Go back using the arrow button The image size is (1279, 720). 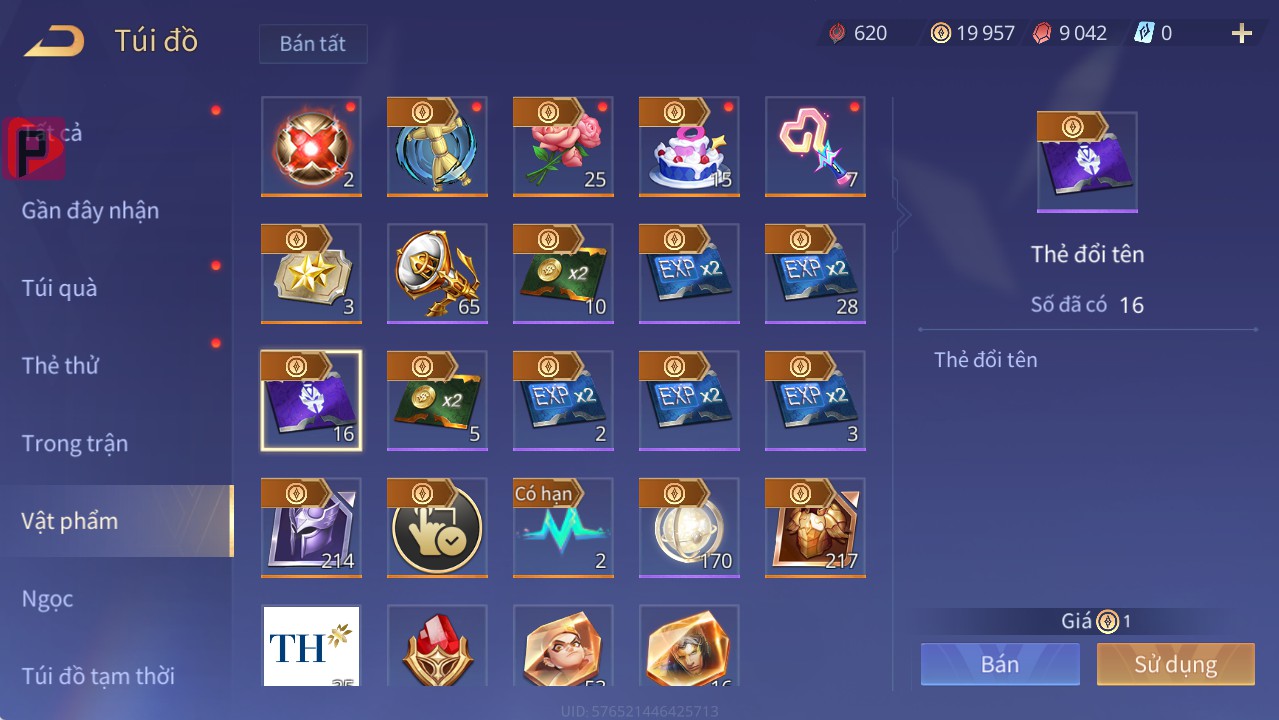55,41
